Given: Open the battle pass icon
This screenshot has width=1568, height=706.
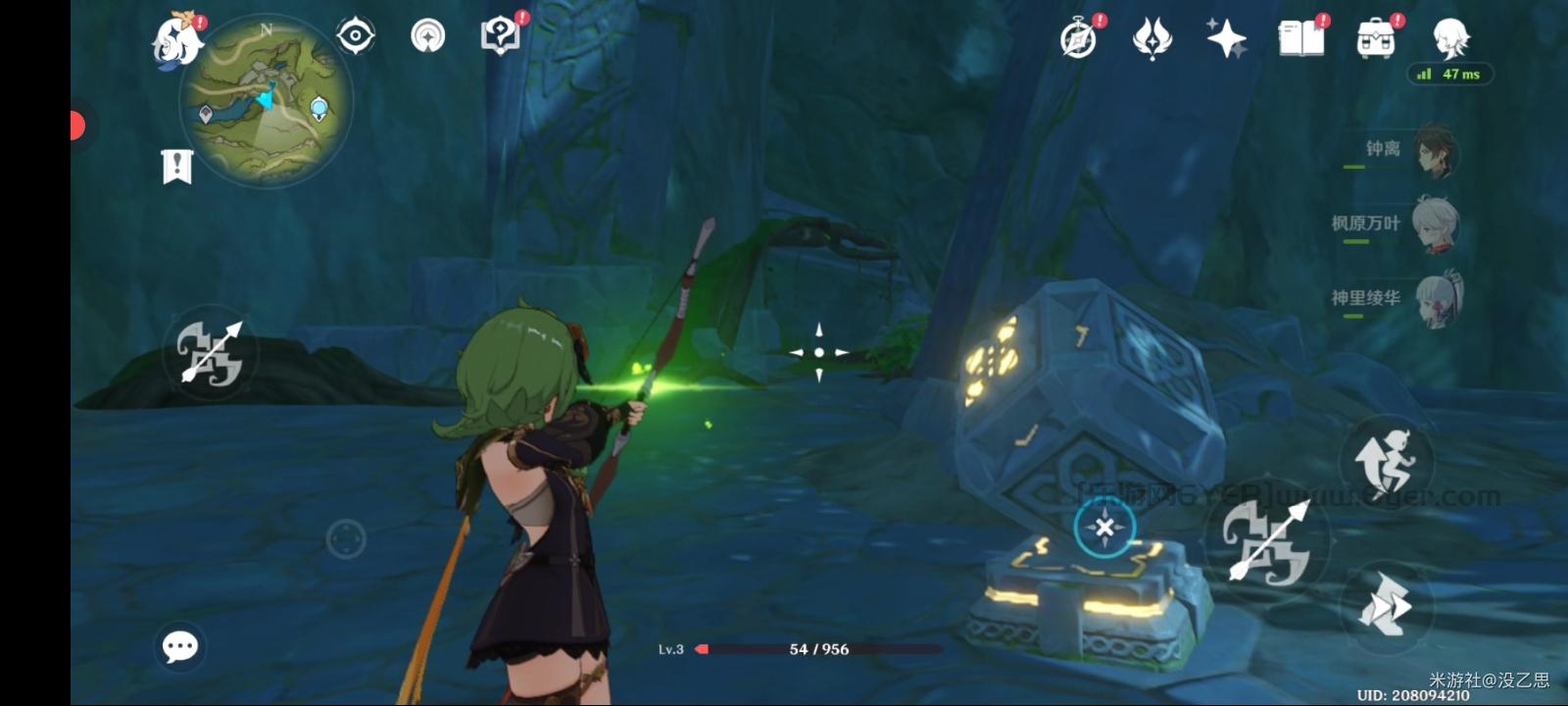Looking at the screenshot, I should 1152,39.
